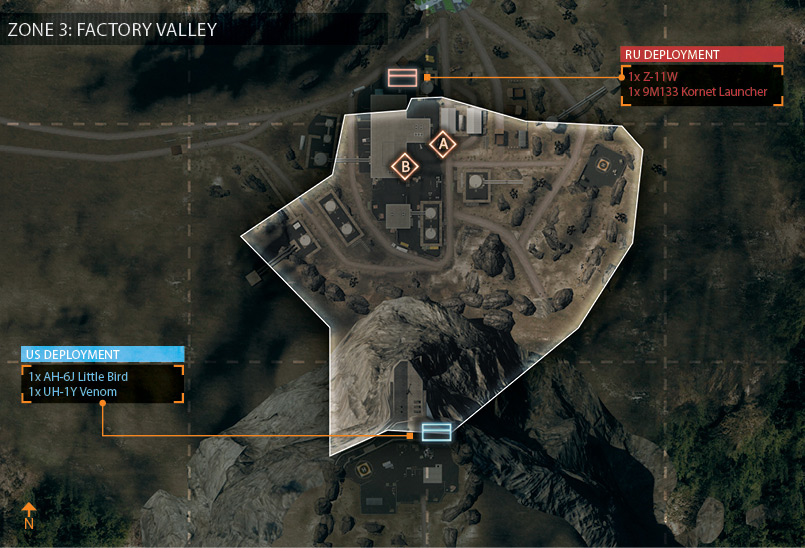Click the red RU deployment flag marker
The height and width of the screenshot is (548, 805).
click(x=403, y=77)
